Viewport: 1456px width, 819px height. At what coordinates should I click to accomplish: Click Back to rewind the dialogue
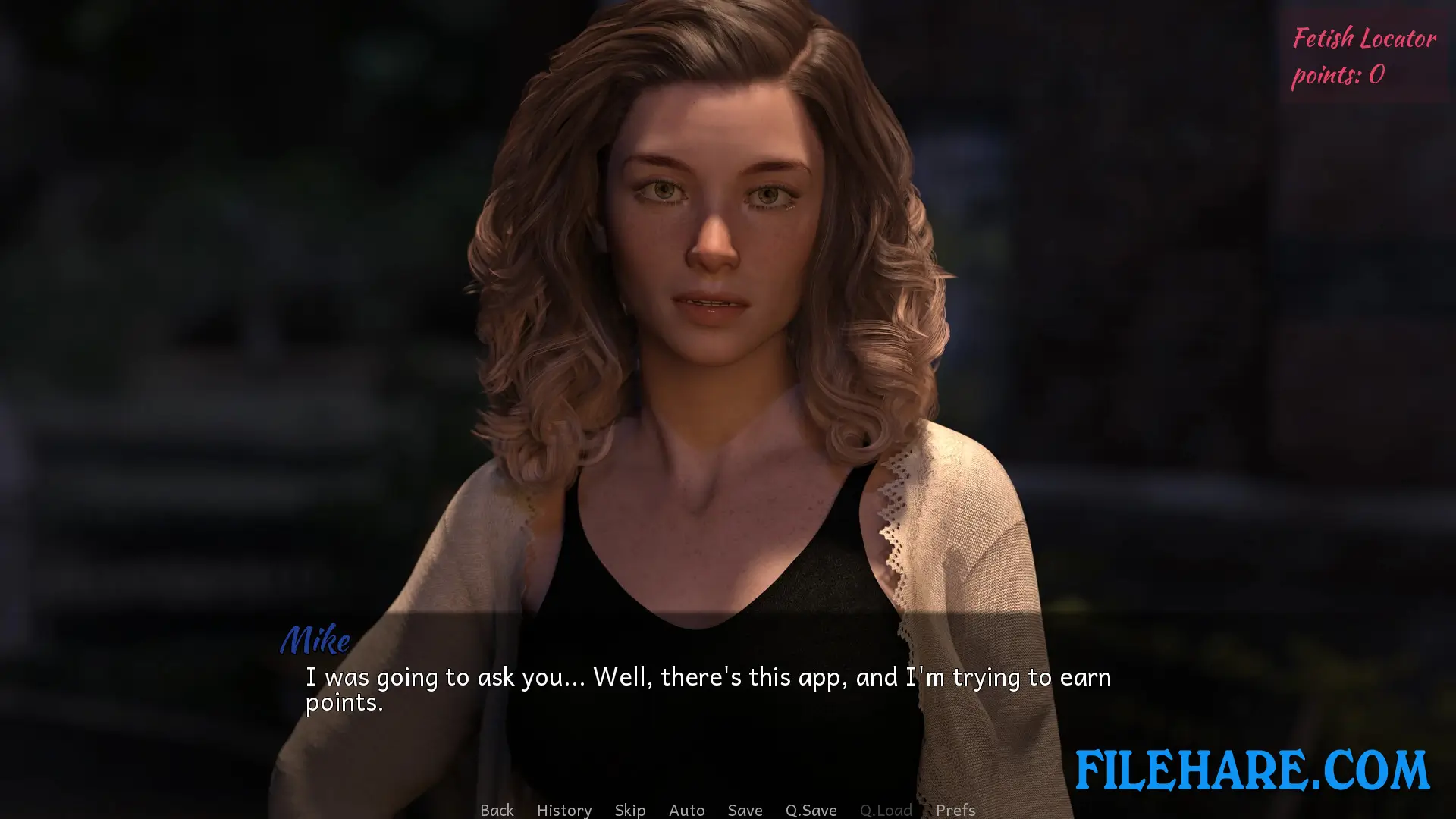[x=497, y=810]
